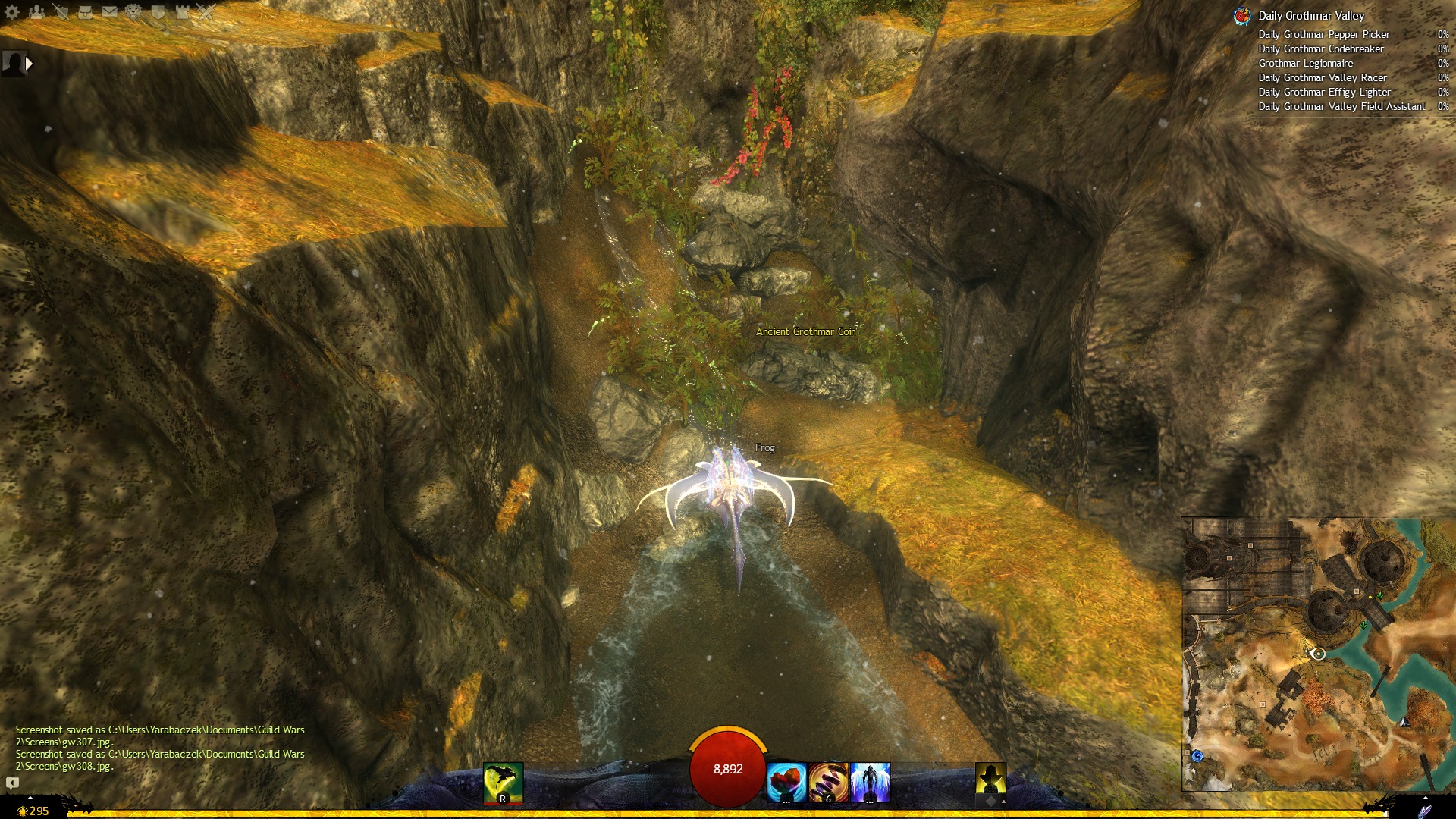The image size is (1456, 819).
Task: Open the hero panel sword-and-shield icon
Action: click(x=61, y=11)
